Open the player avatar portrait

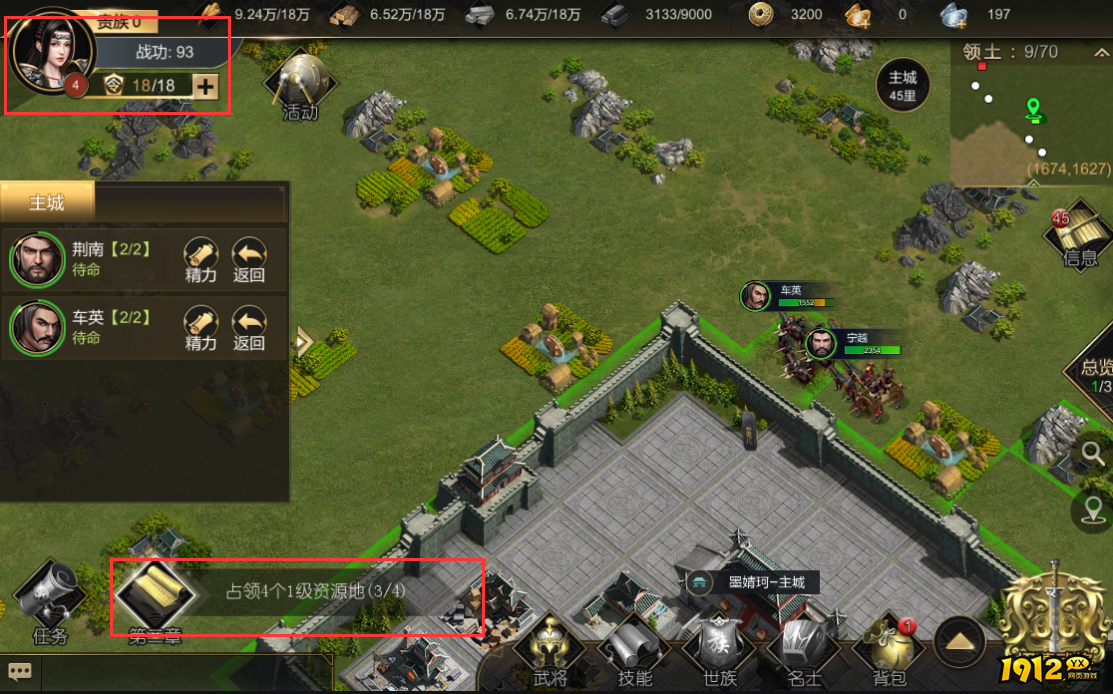[x=52, y=51]
